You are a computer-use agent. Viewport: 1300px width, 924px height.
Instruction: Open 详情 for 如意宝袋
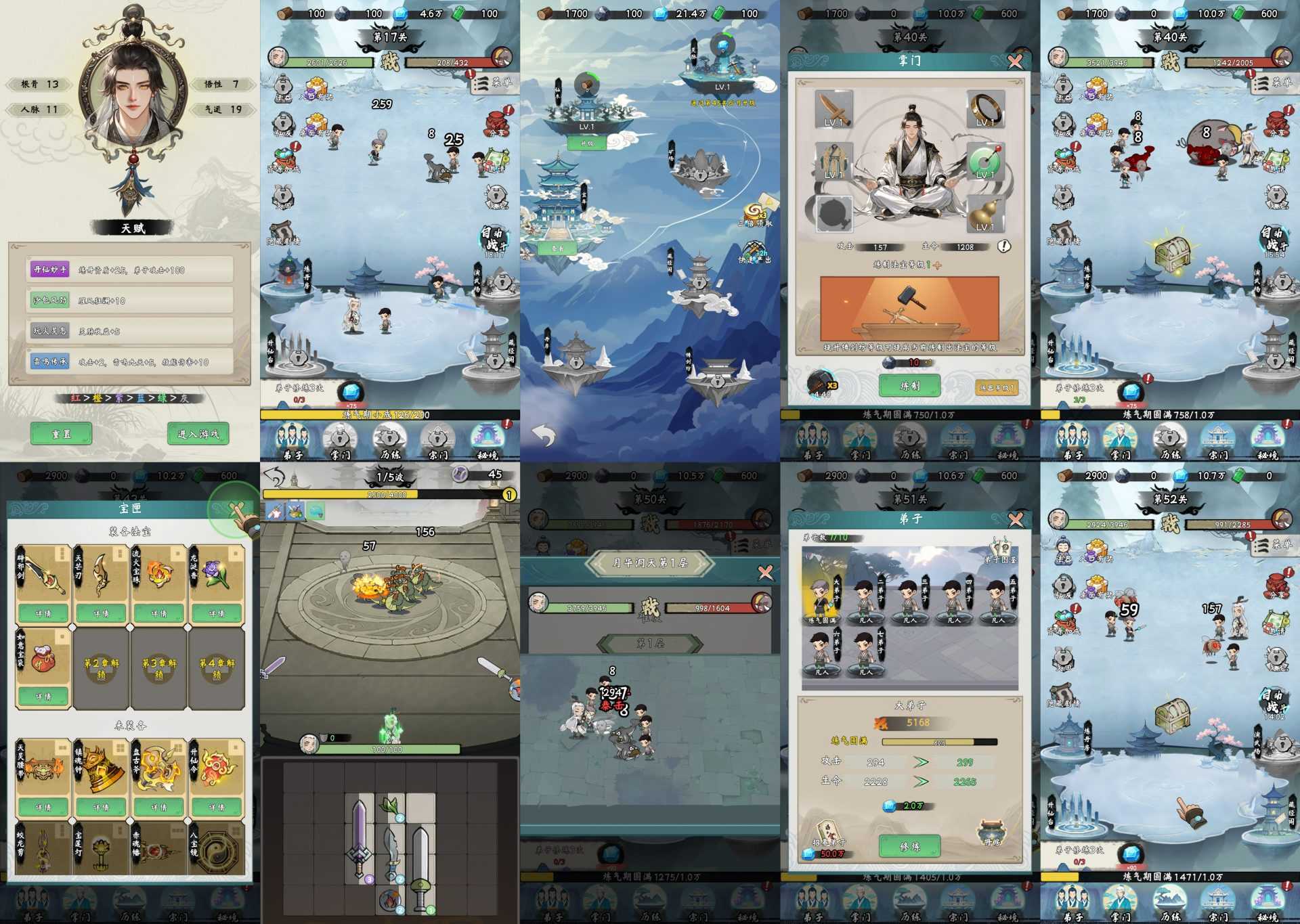pyautogui.click(x=43, y=696)
